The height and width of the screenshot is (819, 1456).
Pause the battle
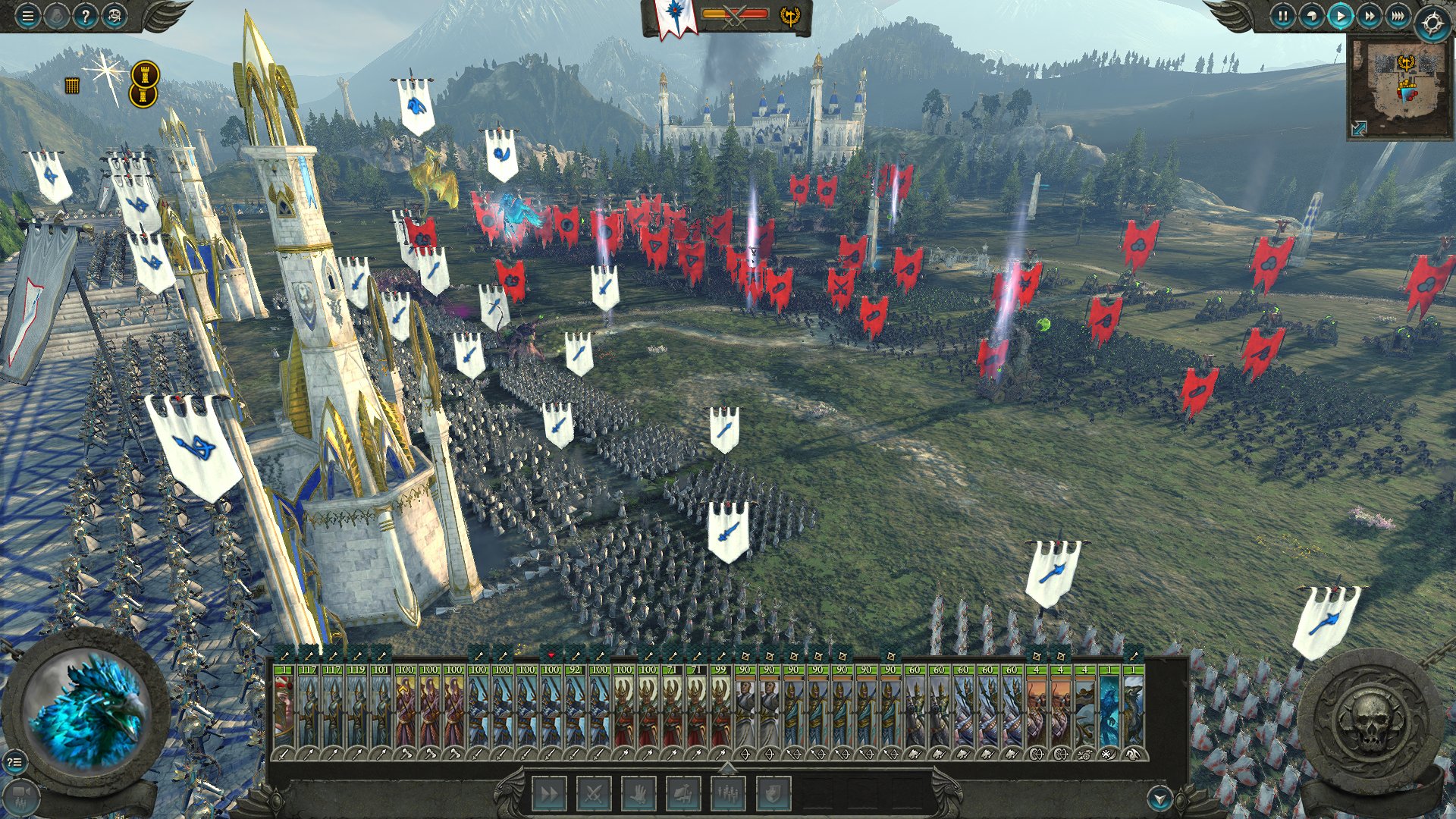coord(1282,16)
